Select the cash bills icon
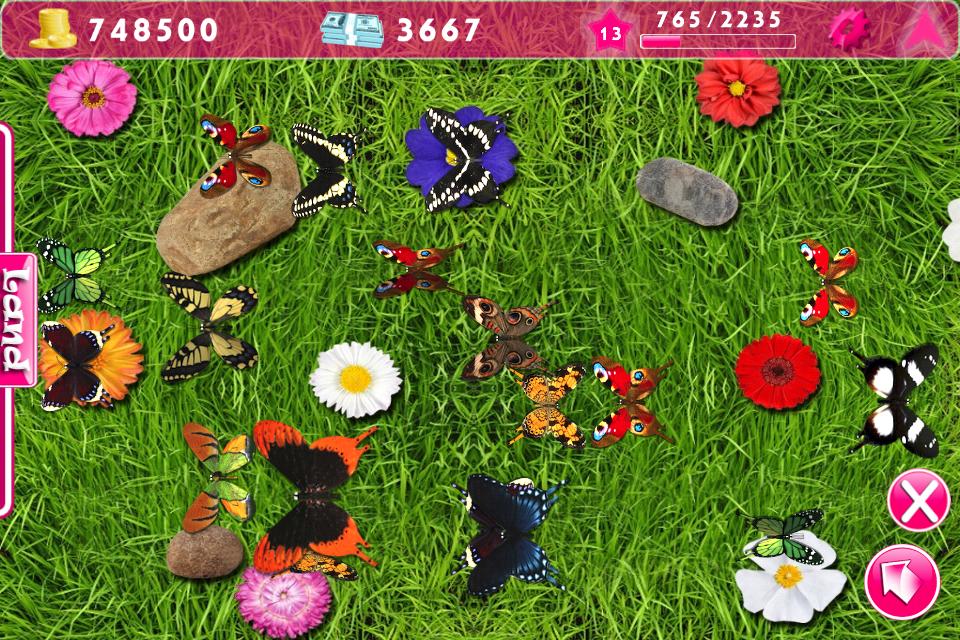Screen dimensions: 960x640 pyautogui.click(x=352, y=30)
